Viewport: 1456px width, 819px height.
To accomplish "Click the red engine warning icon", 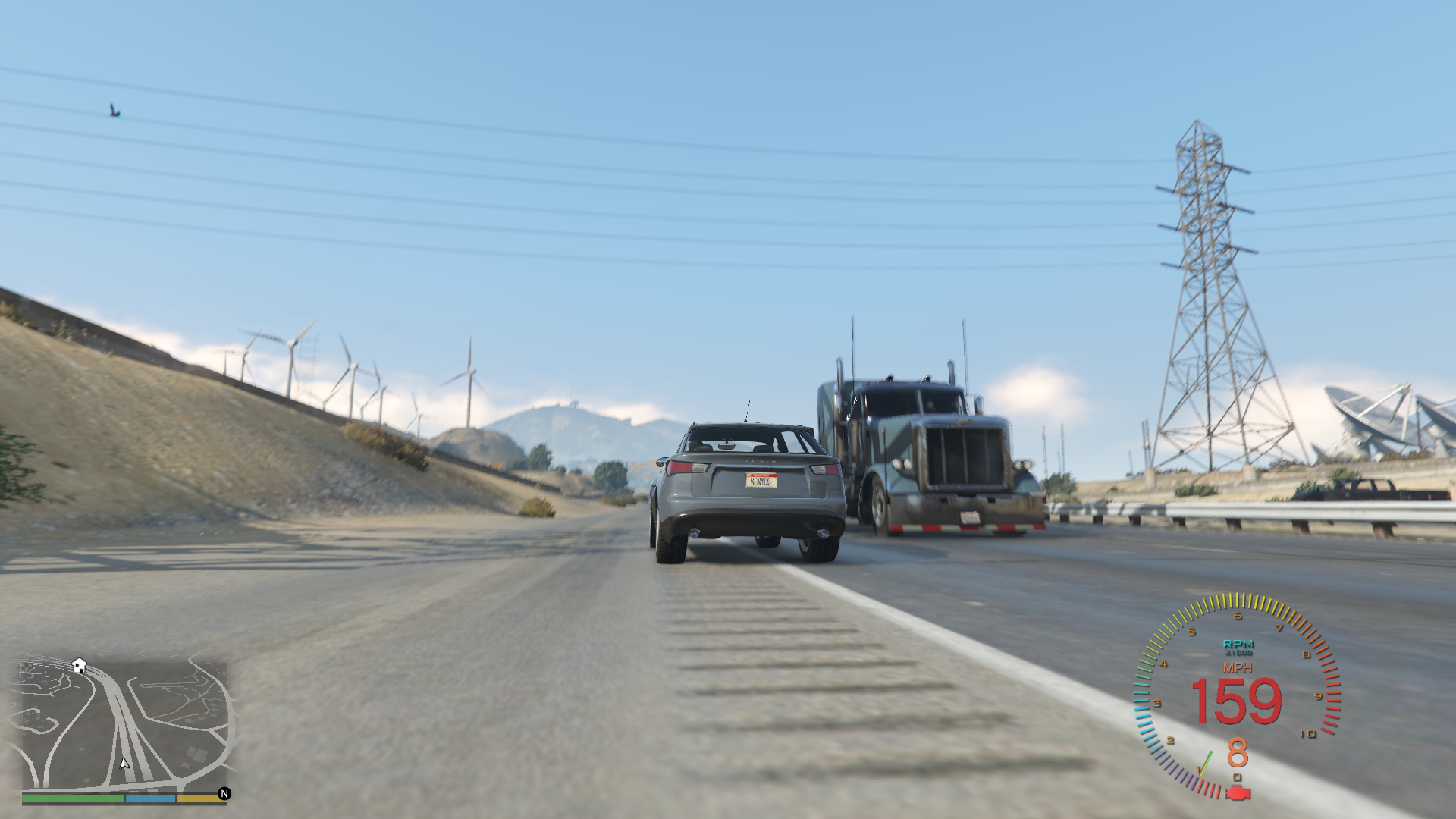I will (1238, 793).
